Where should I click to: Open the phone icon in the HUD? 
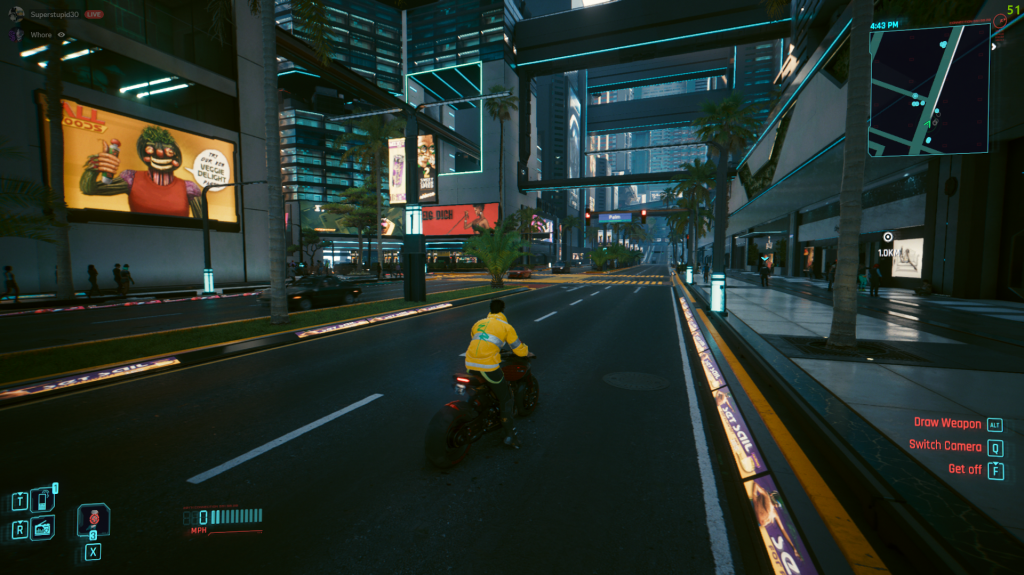coord(42,500)
